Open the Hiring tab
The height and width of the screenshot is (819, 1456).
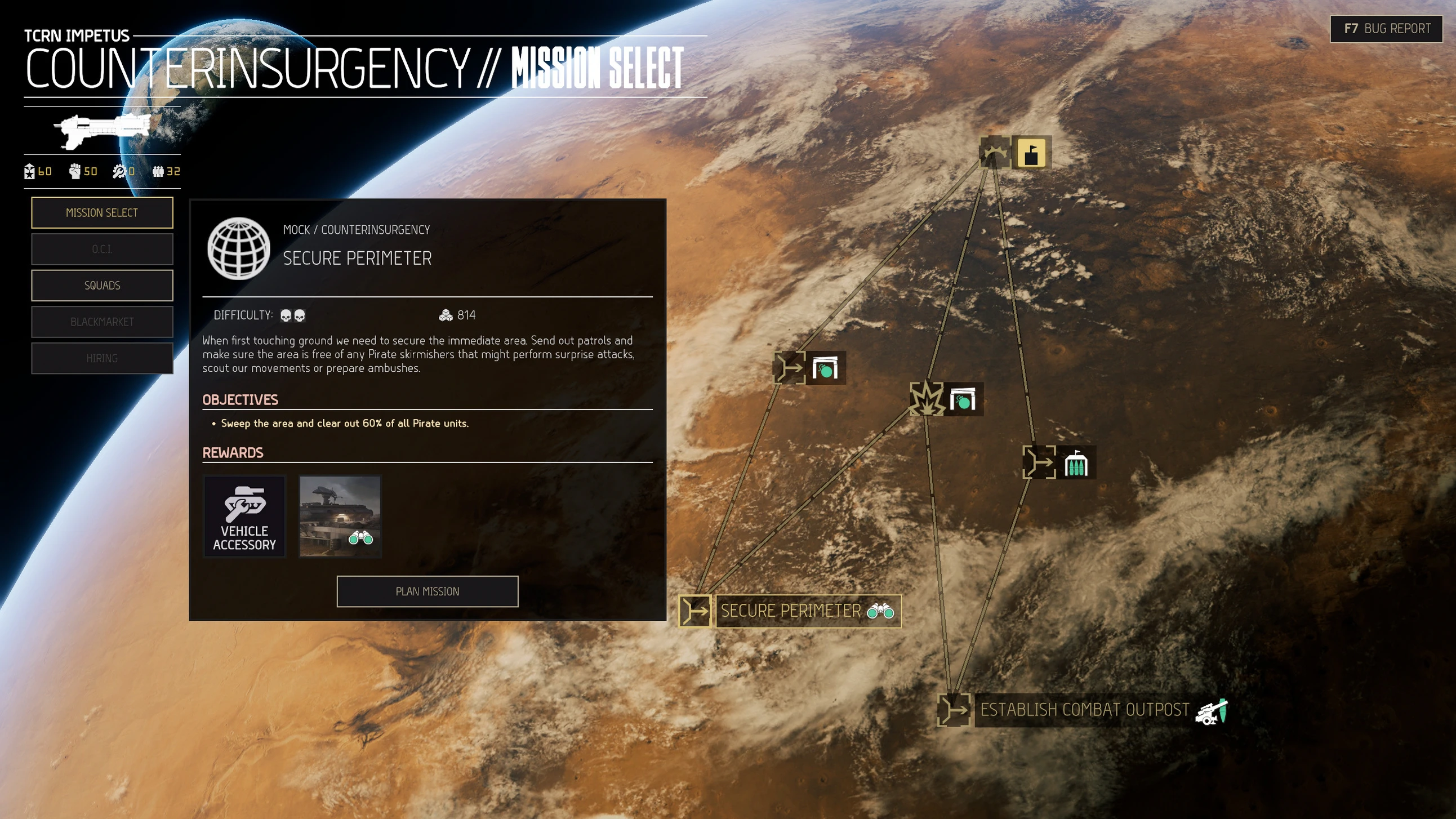(x=102, y=358)
